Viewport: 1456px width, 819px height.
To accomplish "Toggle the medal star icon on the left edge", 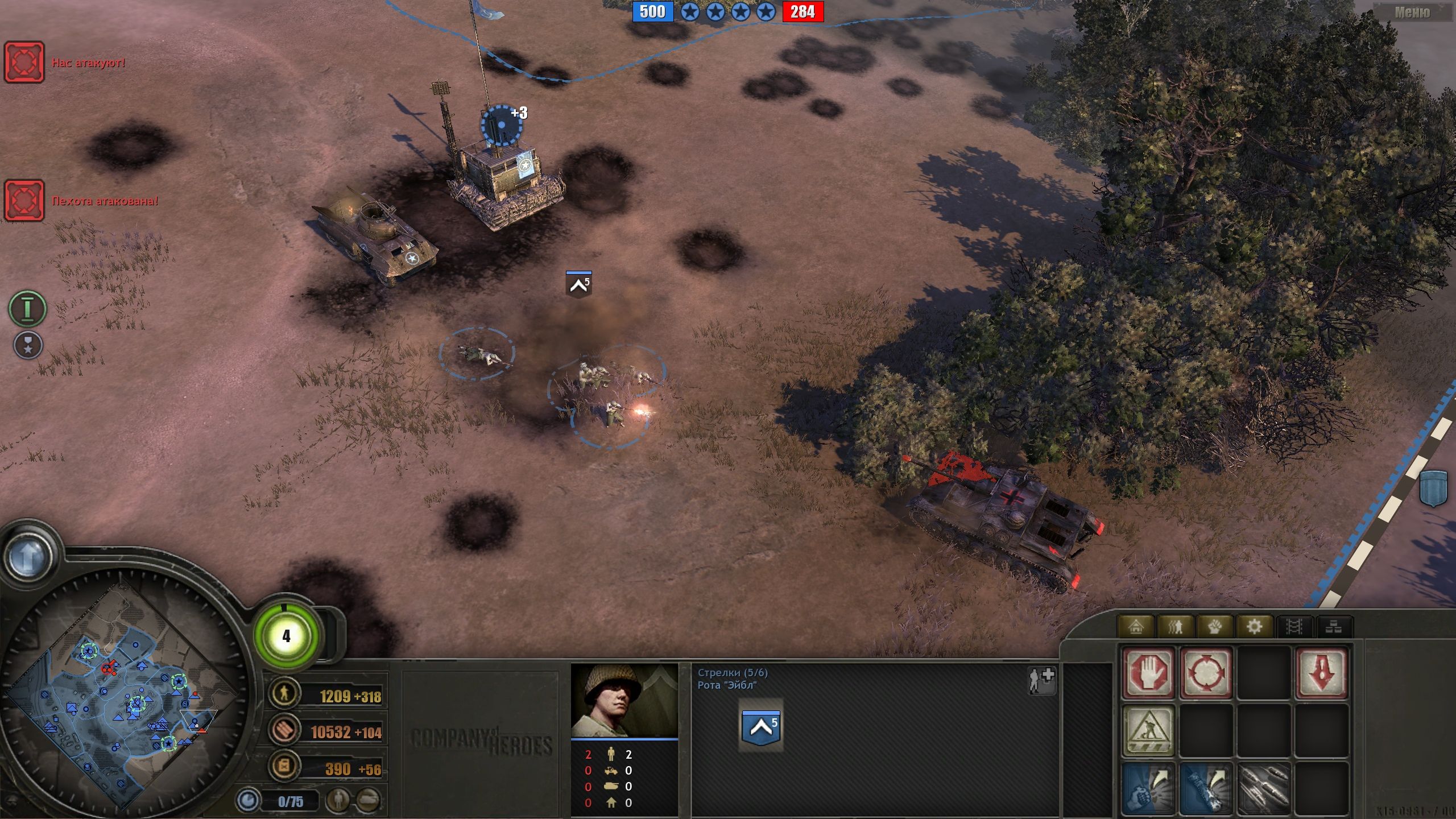I will point(28,345).
